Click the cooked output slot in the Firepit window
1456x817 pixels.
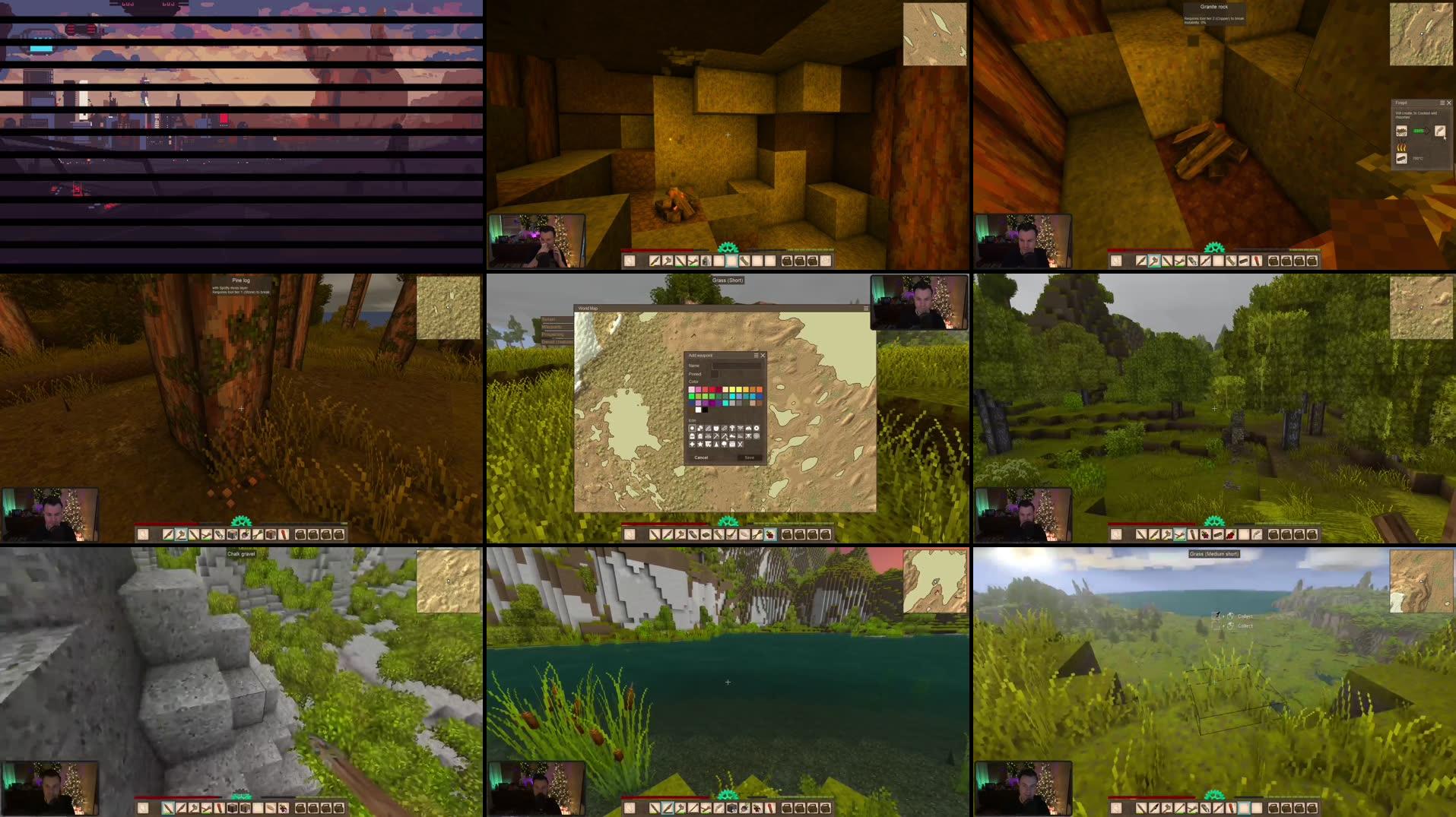[x=1439, y=131]
